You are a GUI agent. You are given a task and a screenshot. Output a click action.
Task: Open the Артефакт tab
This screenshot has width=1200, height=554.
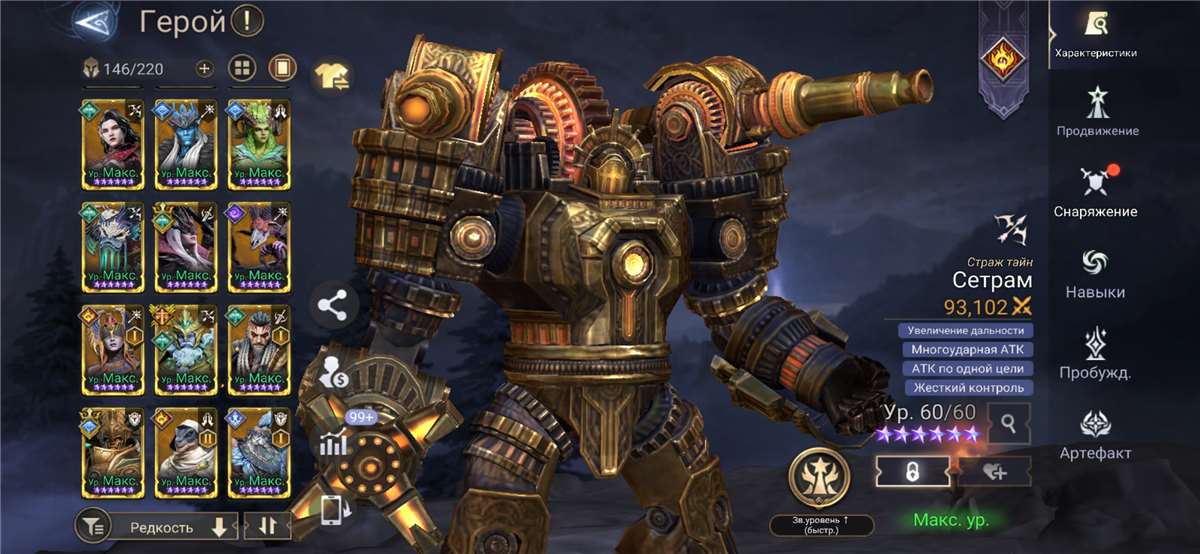[1095, 434]
